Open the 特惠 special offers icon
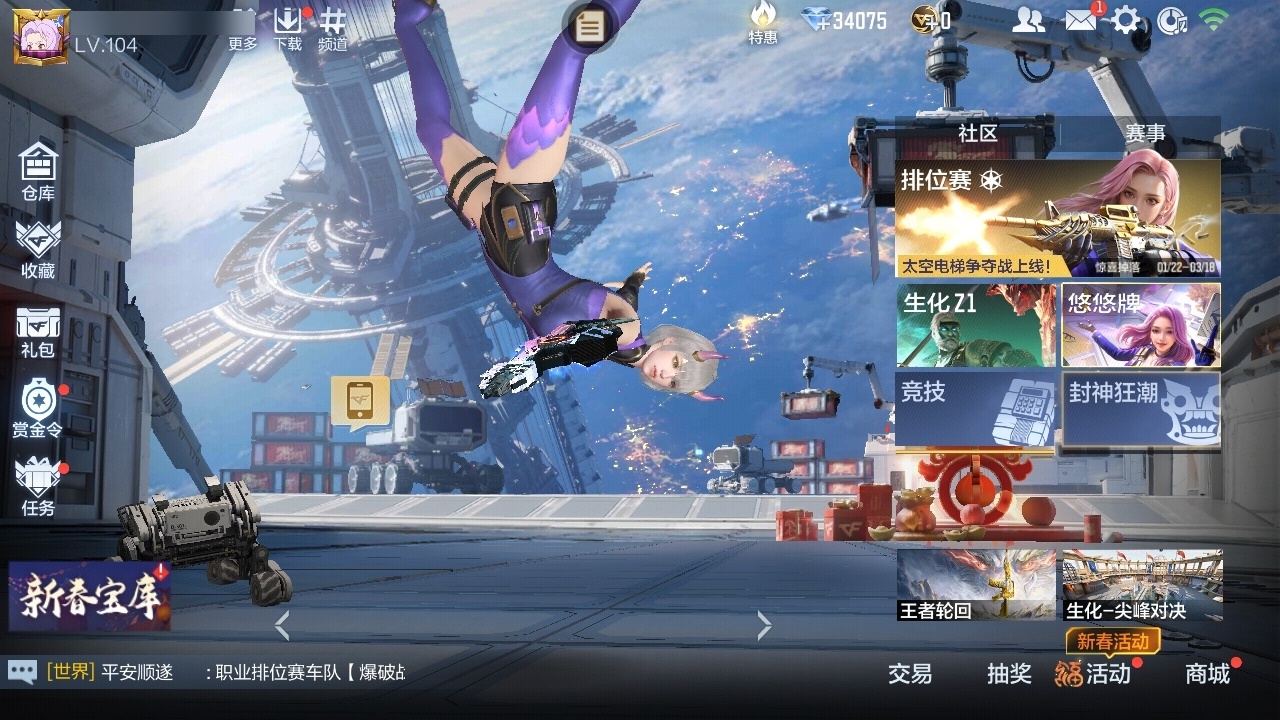1280x720 pixels. [763, 22]
